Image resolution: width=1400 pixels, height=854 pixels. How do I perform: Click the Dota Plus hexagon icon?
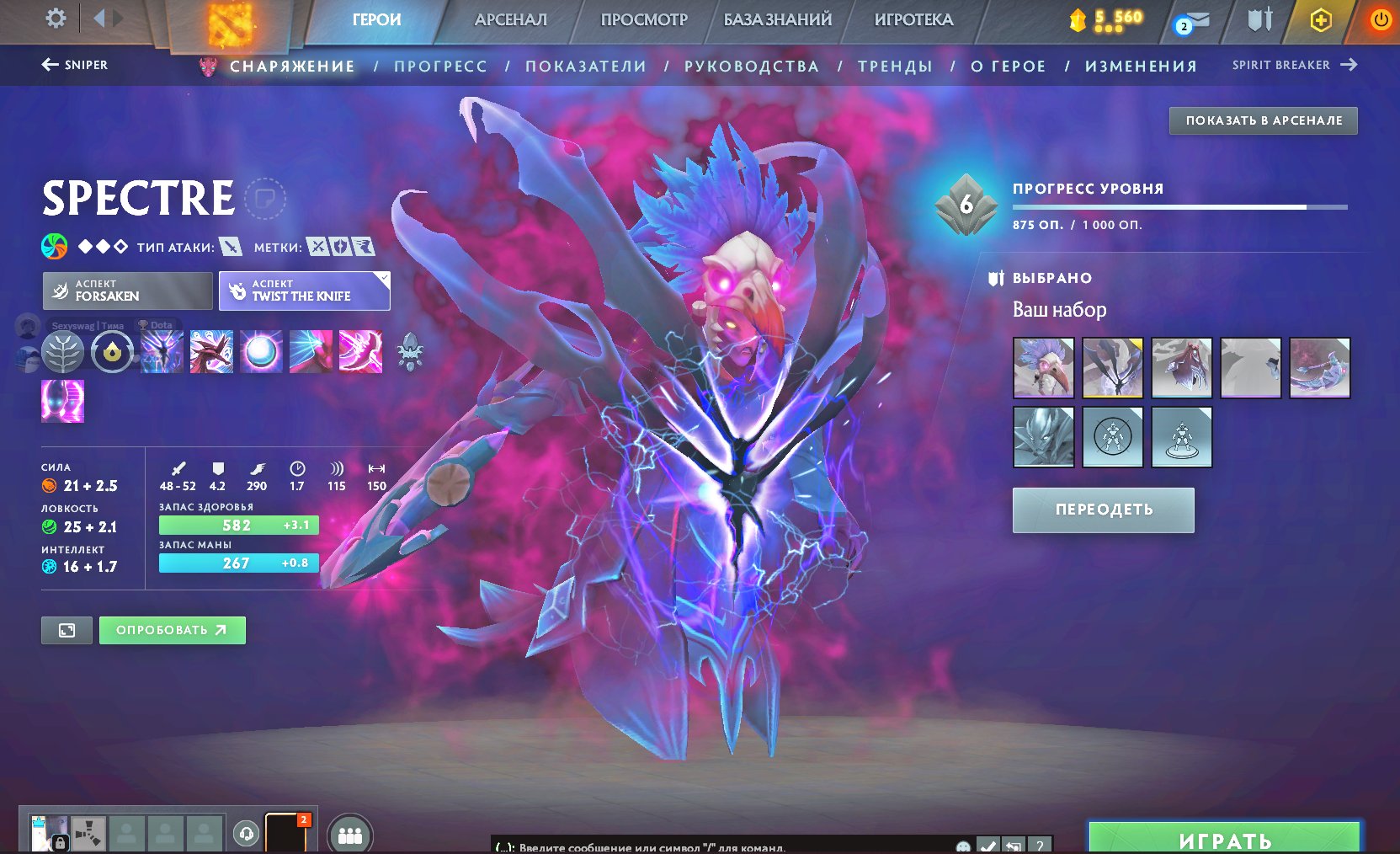(1321, 19)
